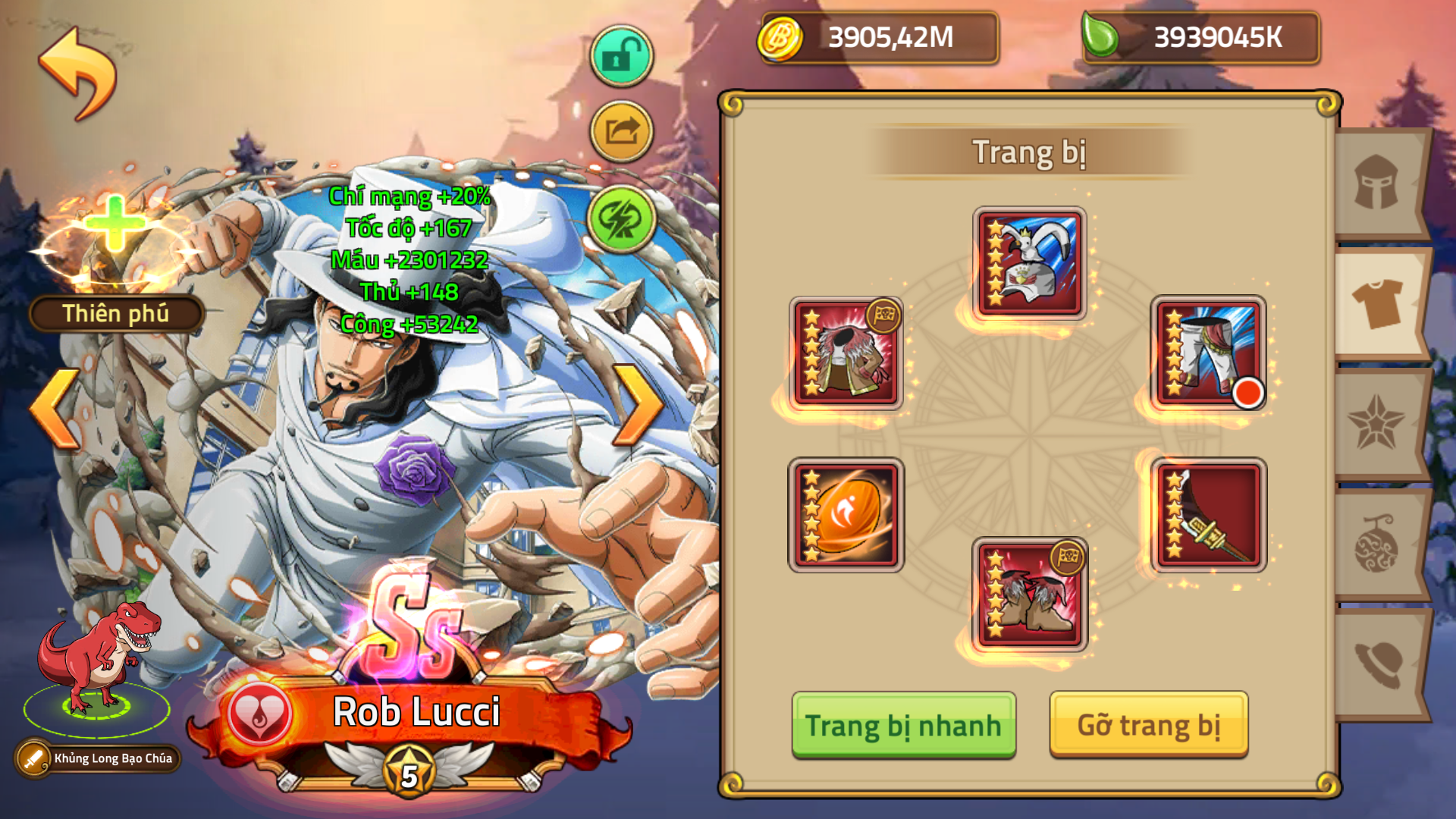
Task: Open the lock icon near character portrait
Action: pyautogui.click(x=621, y=55)
